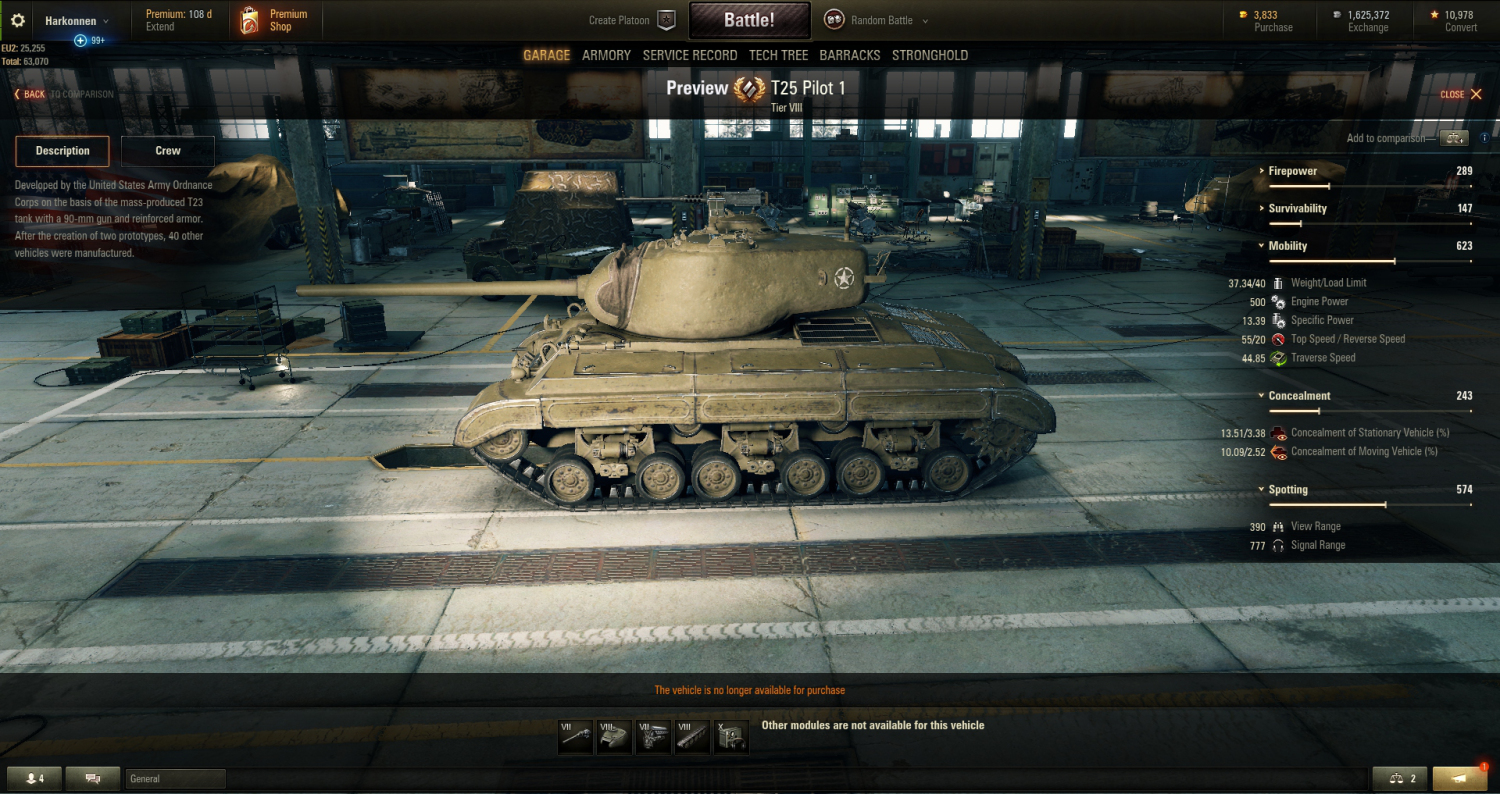The height and width of the screenshot is (794, 1500).
Task: Open the Barracks
Action: pos(849,55)
